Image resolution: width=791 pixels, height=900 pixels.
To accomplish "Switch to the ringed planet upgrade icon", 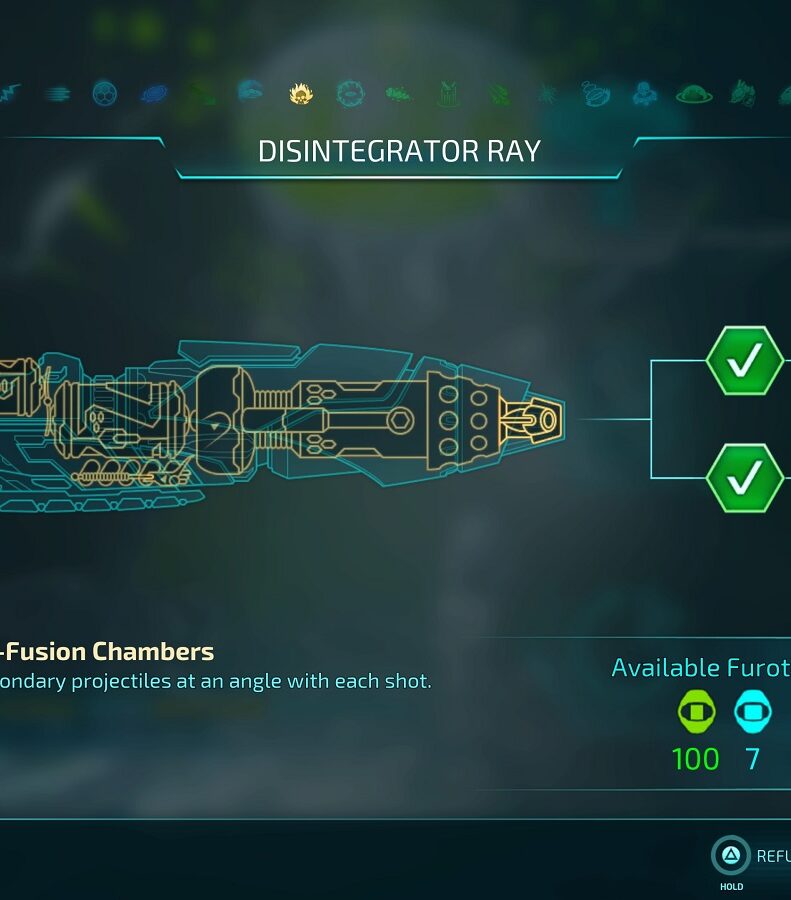I will [x=693, y=95].
